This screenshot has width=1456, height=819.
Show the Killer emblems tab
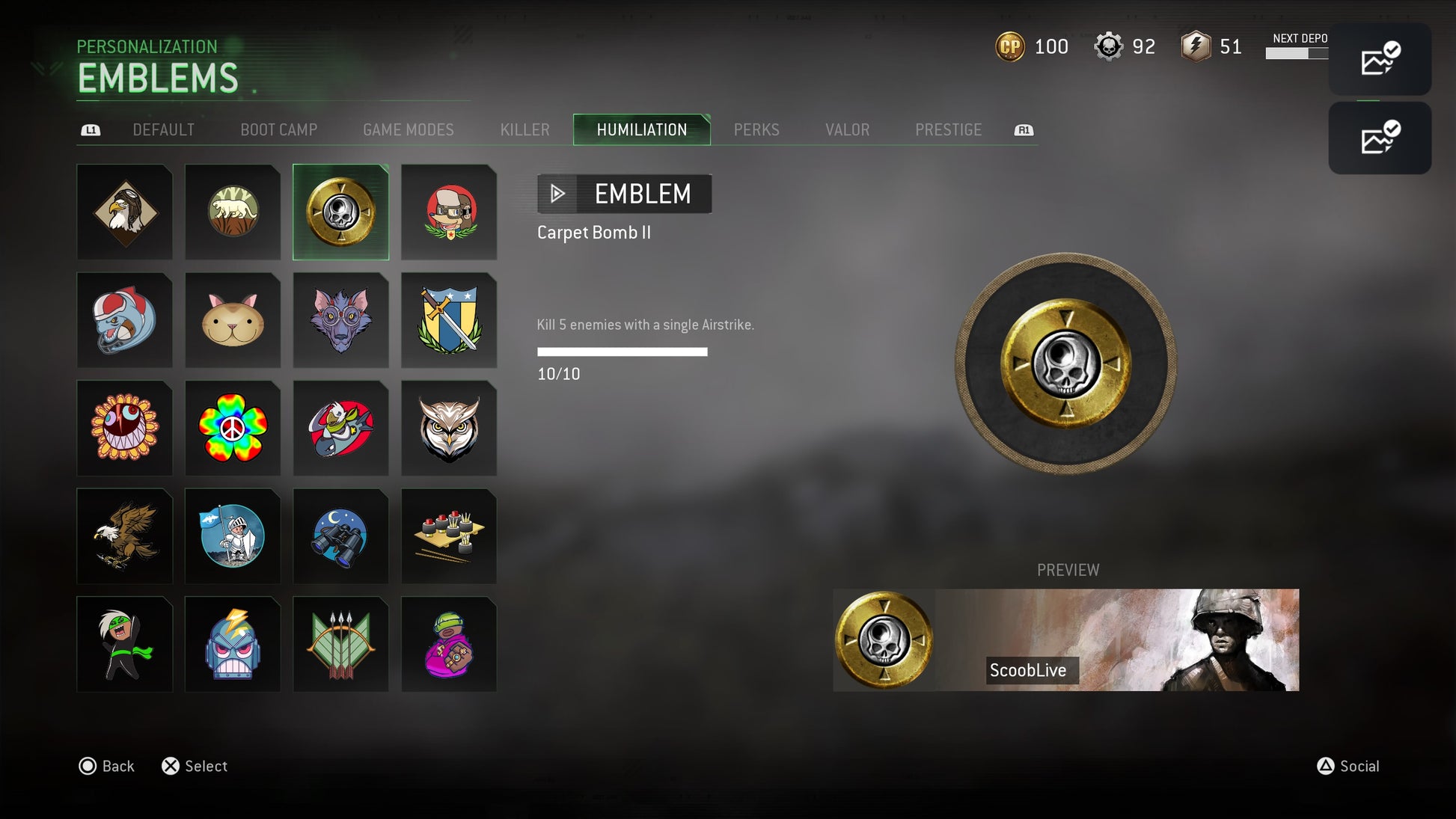click(524, 130)
